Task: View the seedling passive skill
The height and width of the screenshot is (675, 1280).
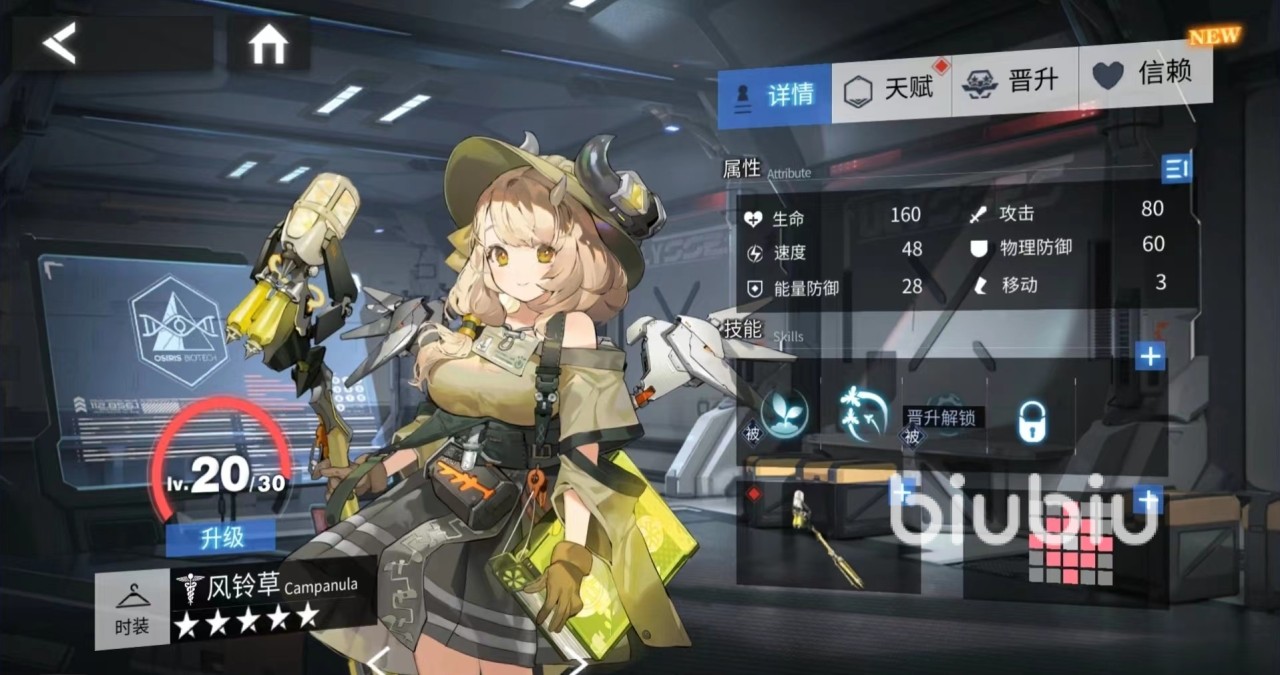Action: point(784,412)
